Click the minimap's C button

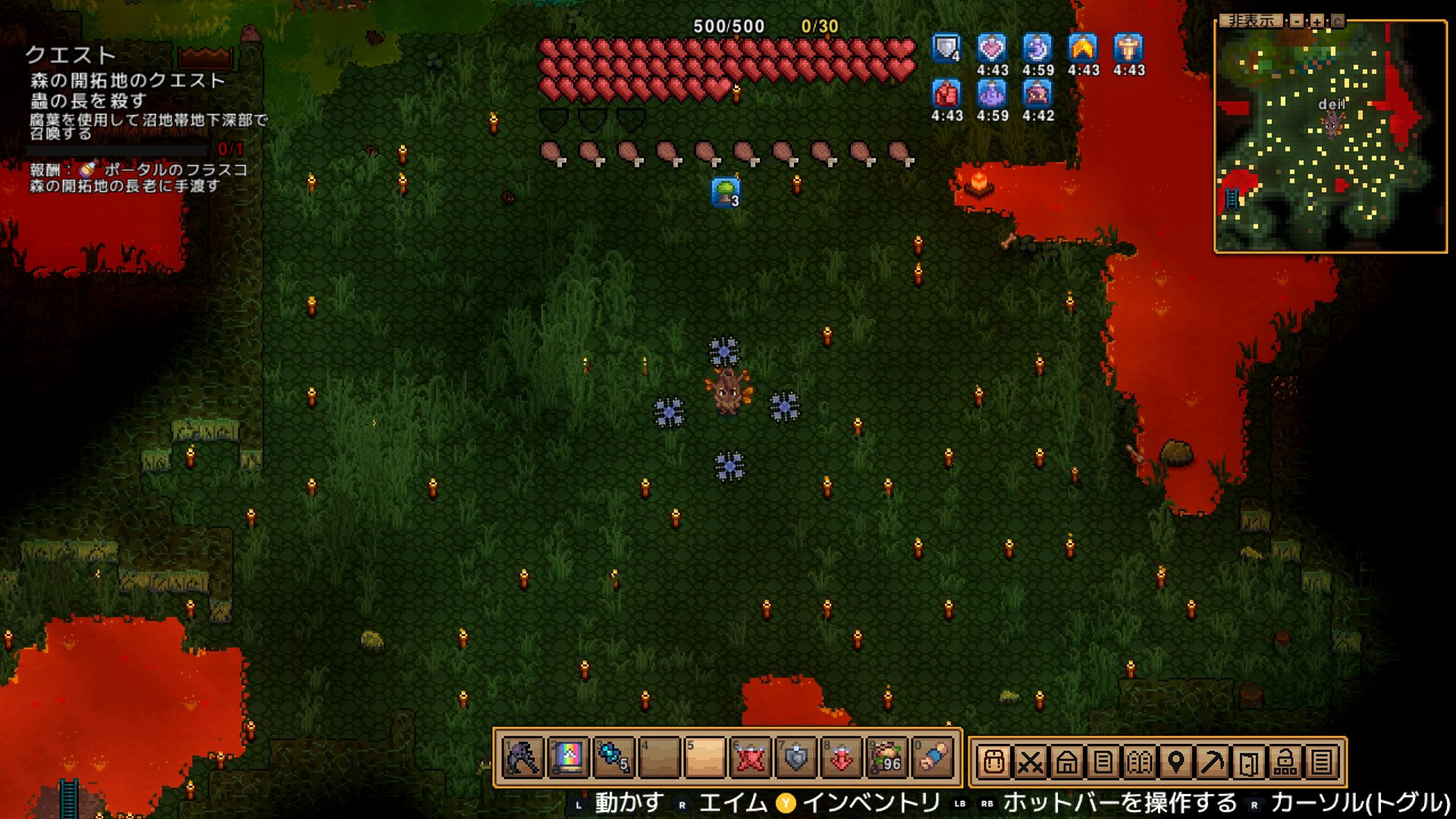pos(1337,21)
